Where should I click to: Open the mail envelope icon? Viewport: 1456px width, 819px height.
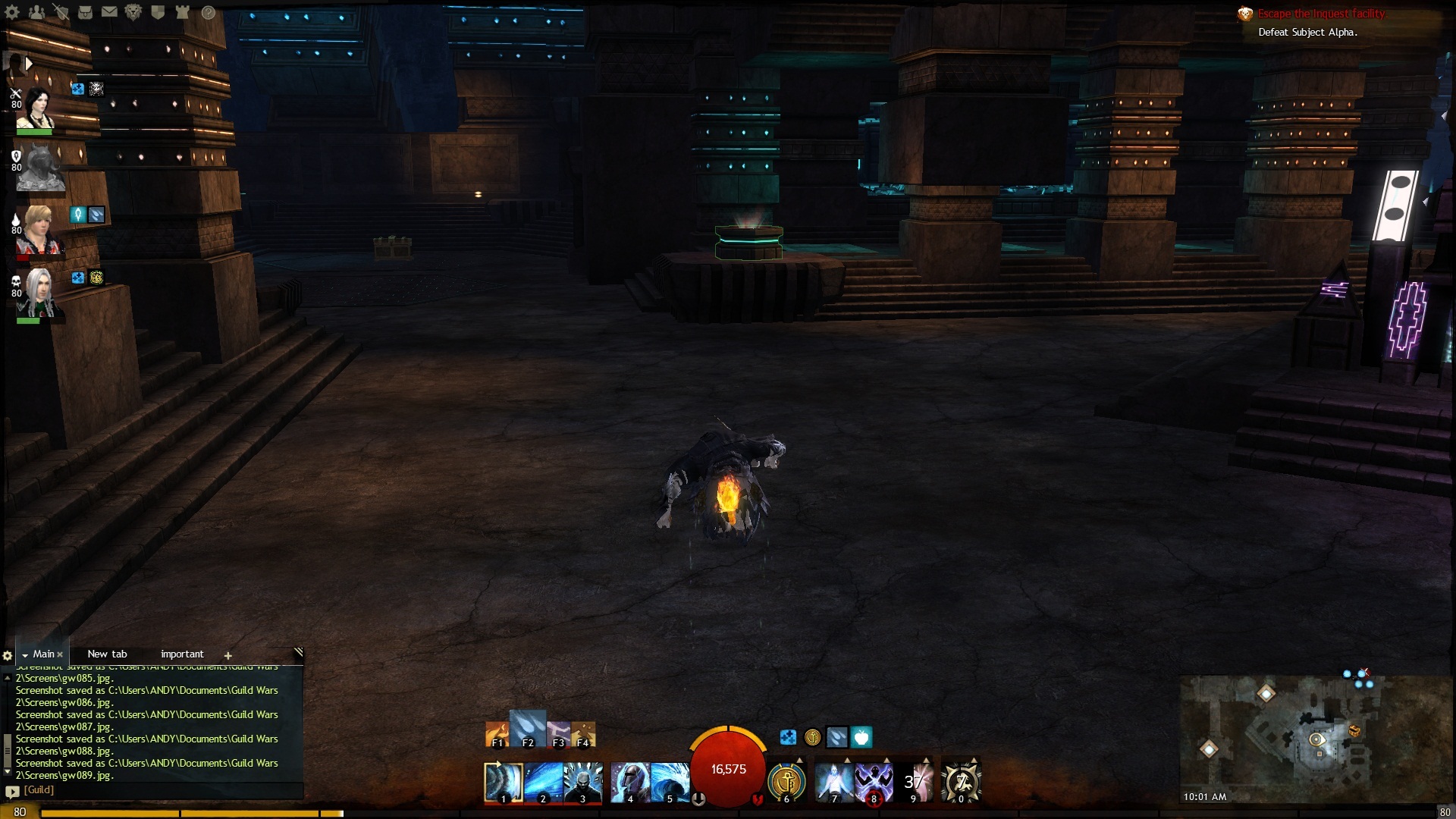tap(109, 12)
